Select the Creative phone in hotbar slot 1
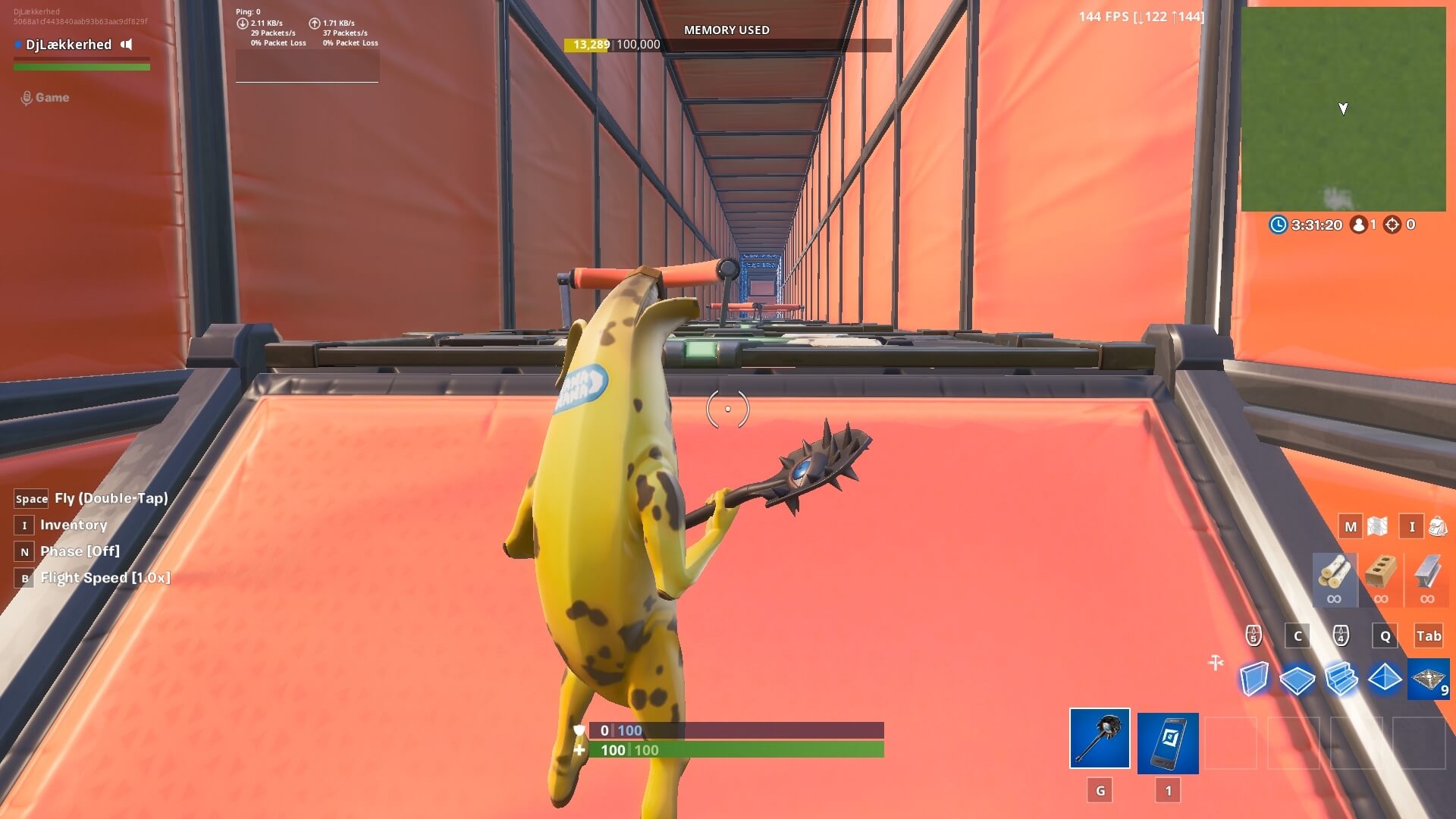 [1169, 742]
